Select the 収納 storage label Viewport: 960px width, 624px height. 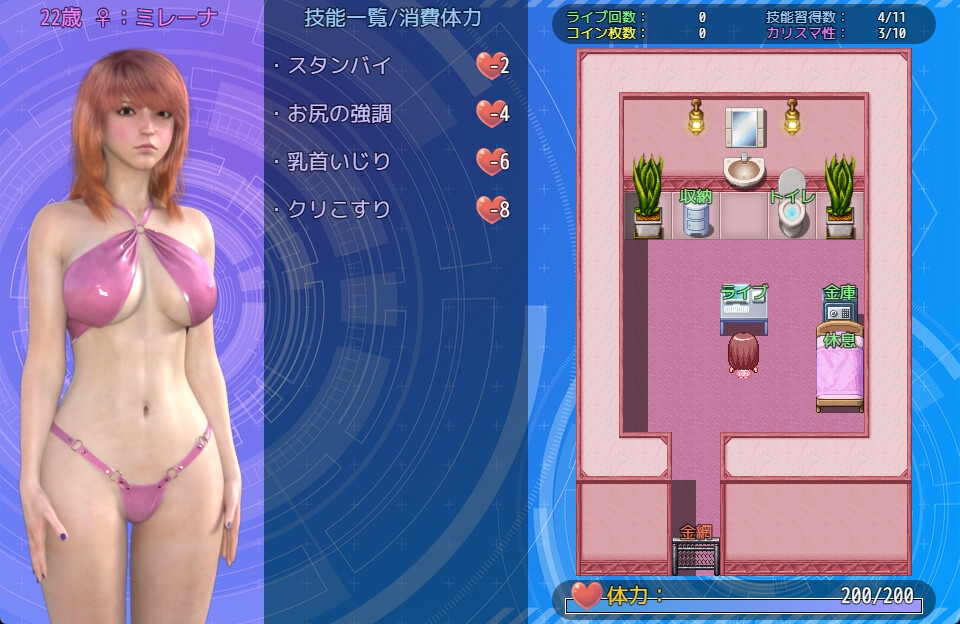click(696, 197)
